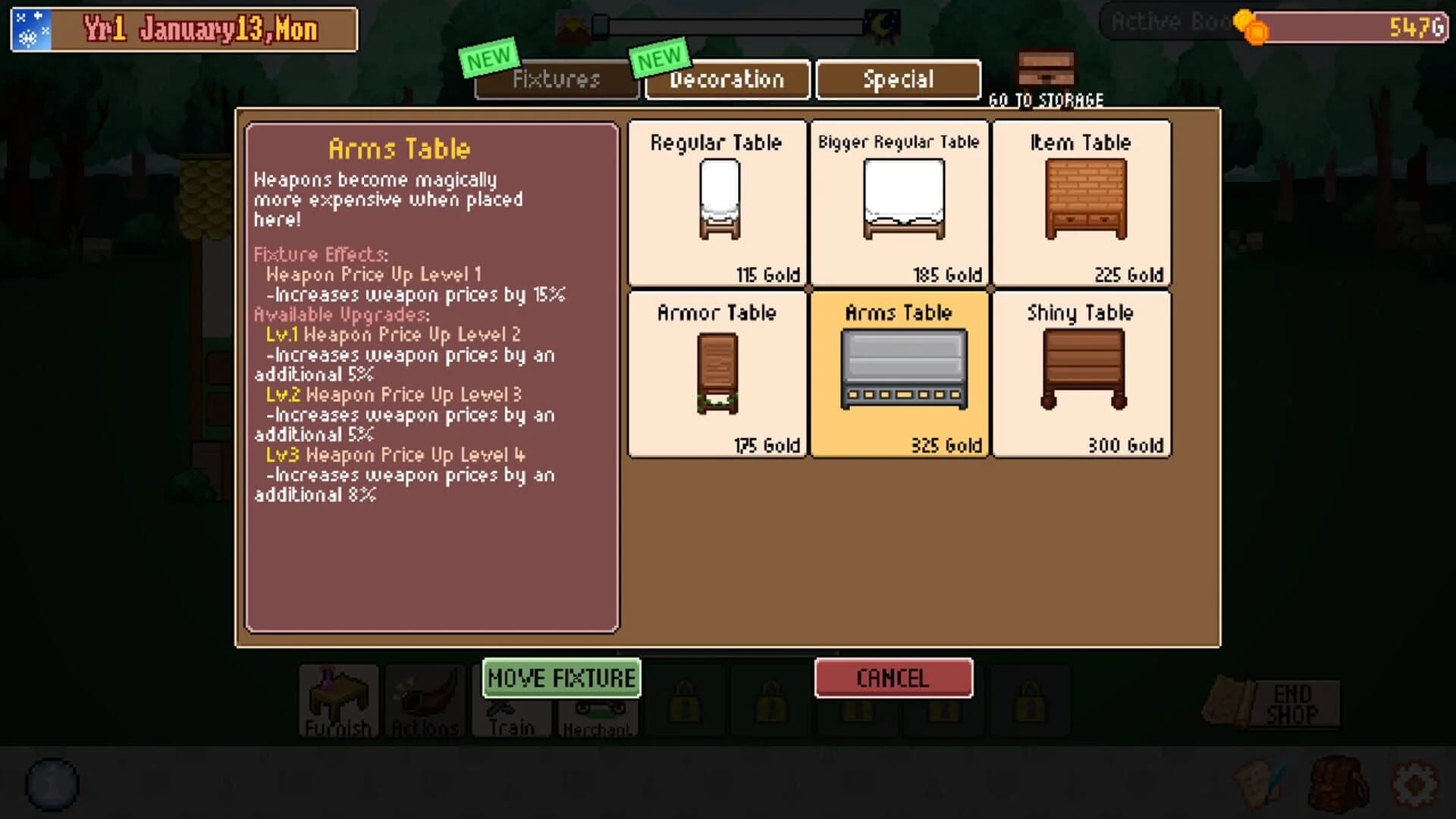Switch to the Decoration tab
This screenshot has height=819, width=1456.
click(x=726, y=80)
